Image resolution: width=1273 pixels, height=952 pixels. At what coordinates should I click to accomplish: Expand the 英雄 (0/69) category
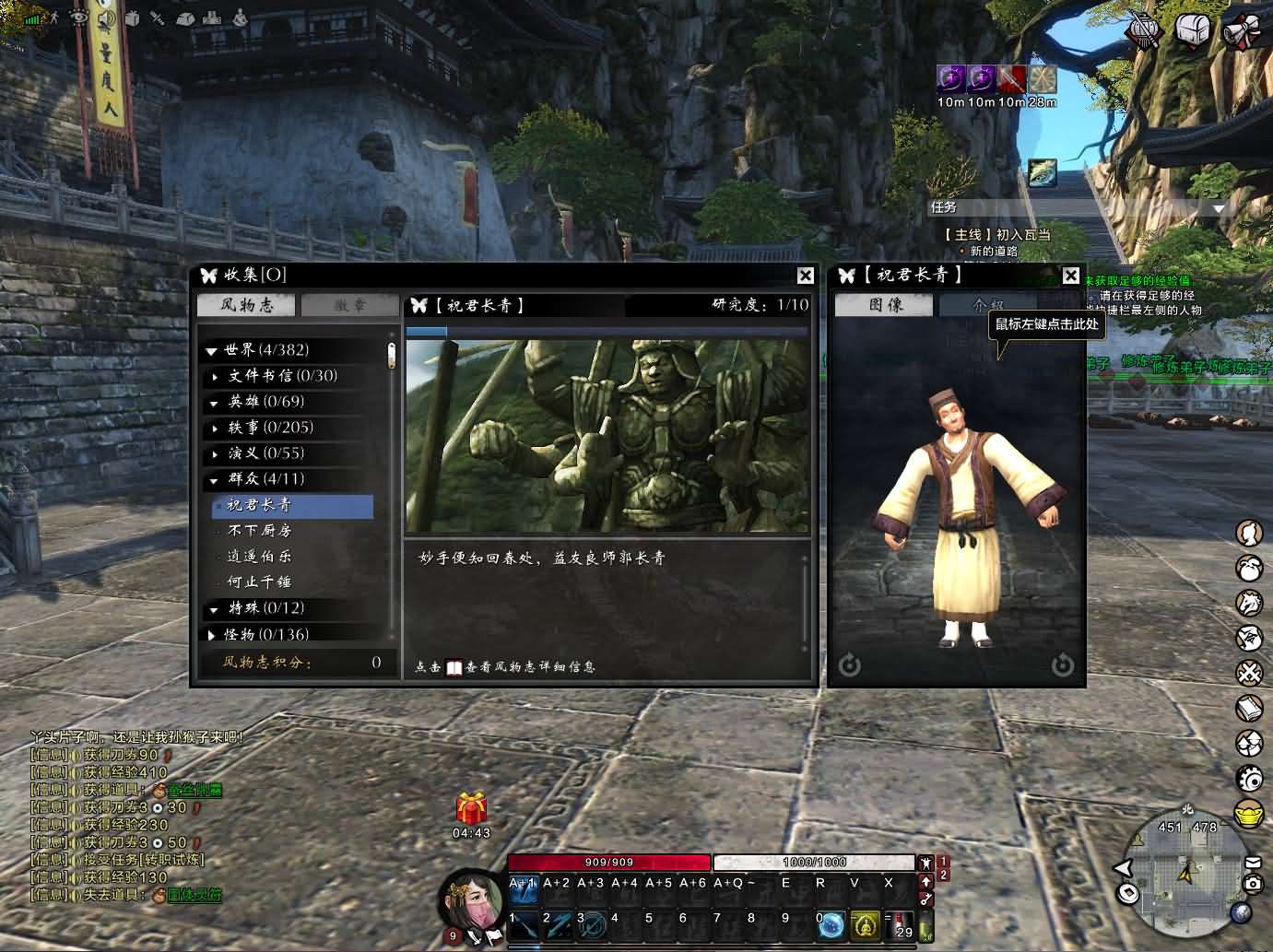click(215, 402)
